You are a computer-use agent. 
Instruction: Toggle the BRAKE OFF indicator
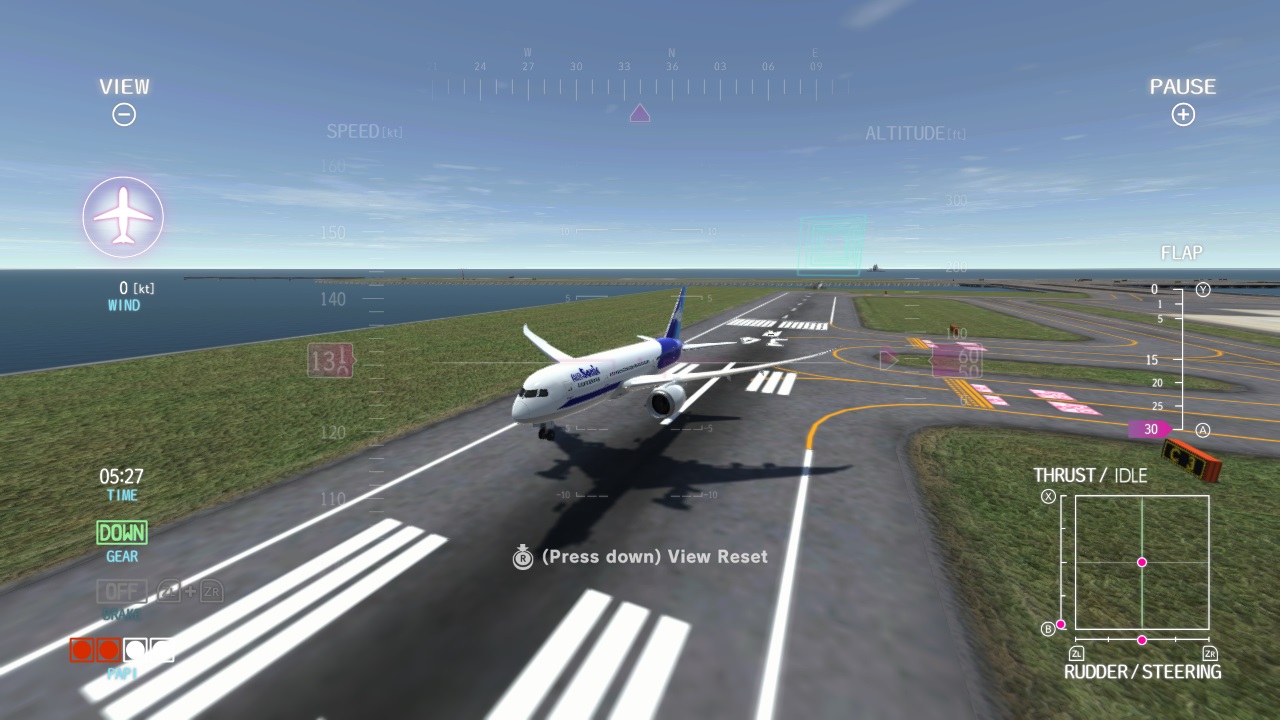coord(120,591)
